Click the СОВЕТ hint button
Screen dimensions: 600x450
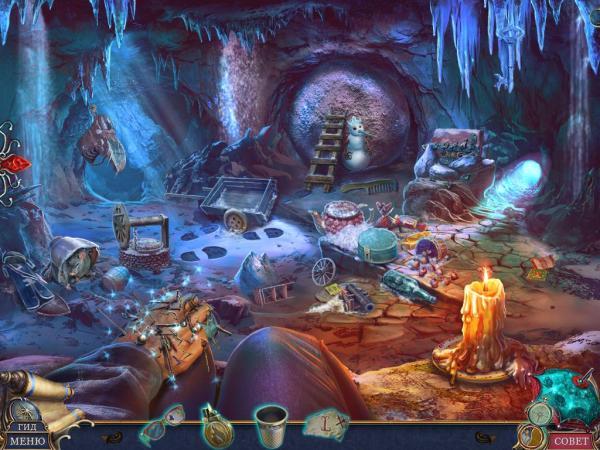tap(571, 439)
